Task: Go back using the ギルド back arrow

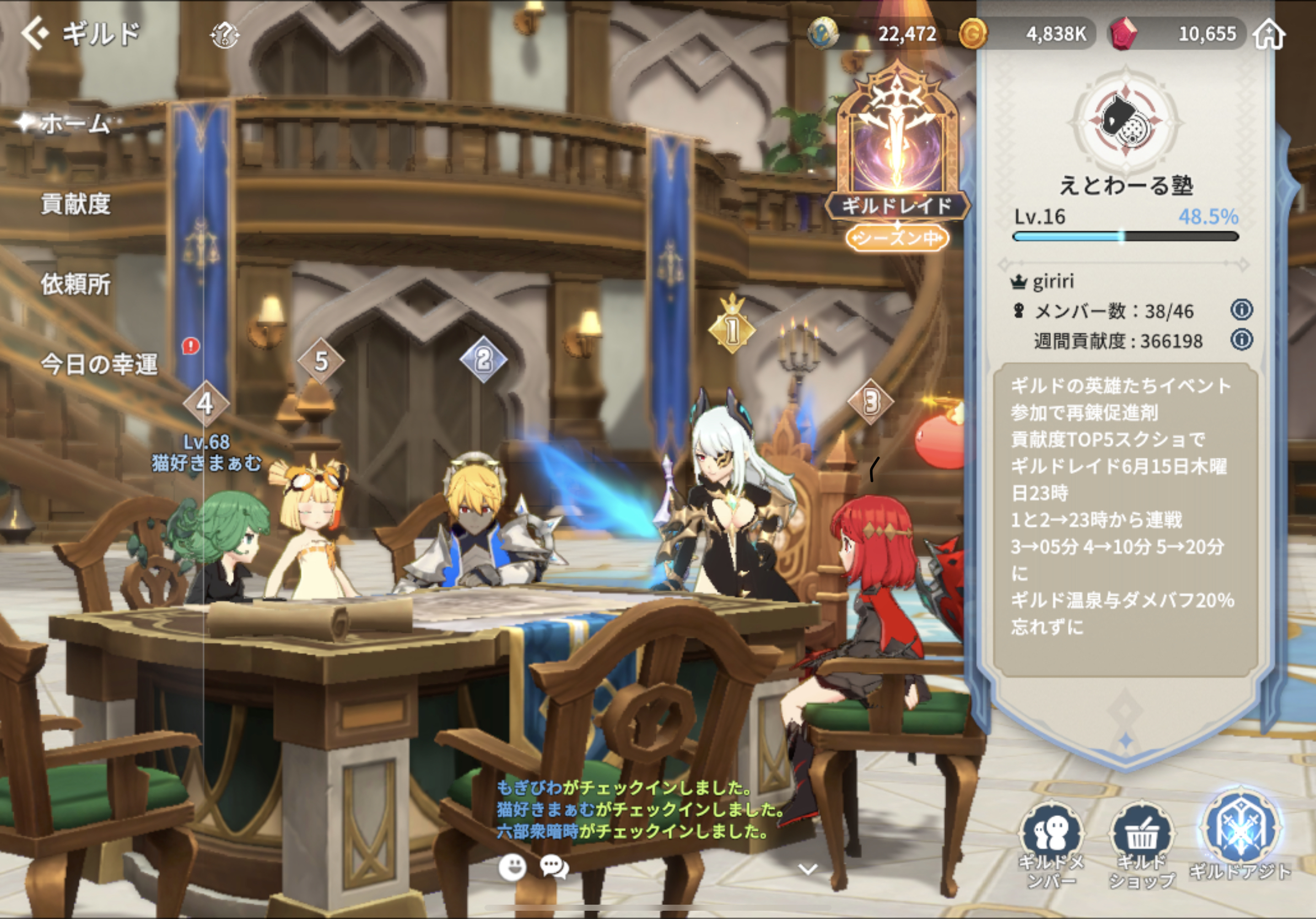Action: tap(35, 33)
